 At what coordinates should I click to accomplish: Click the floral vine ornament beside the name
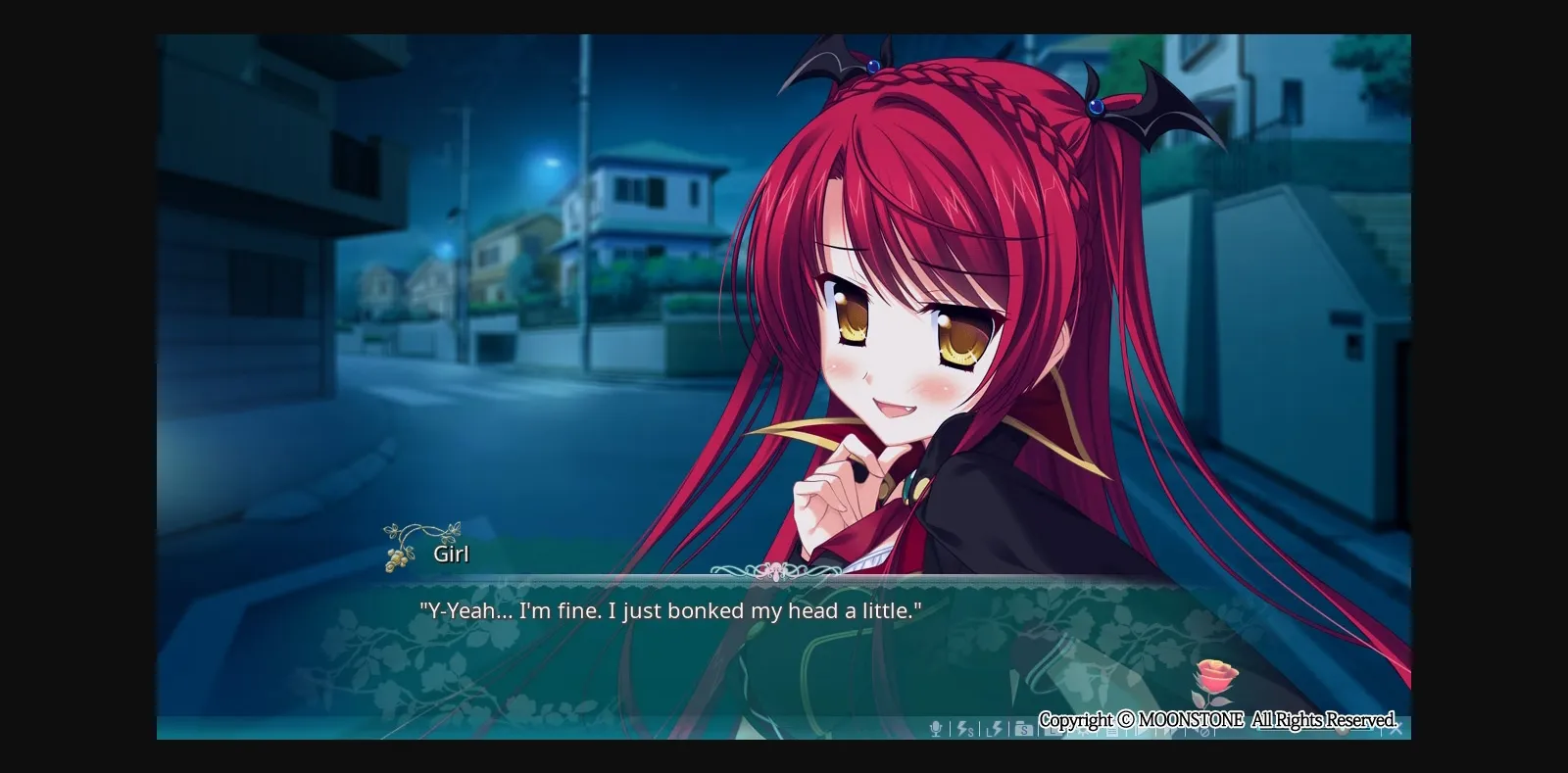tap(405, 543)
